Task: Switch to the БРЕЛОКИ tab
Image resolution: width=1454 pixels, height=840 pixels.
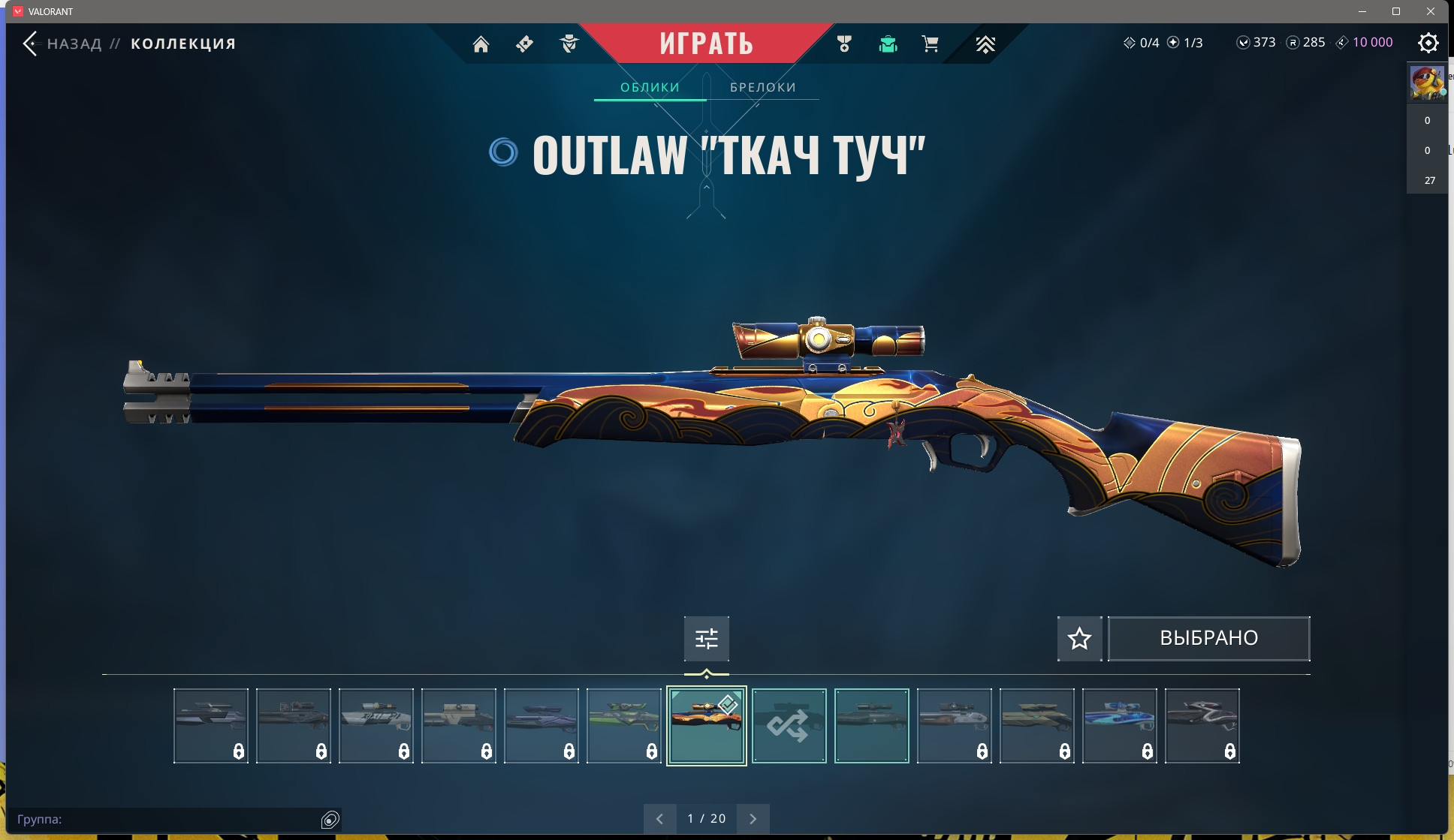Action: click(762, 88)
